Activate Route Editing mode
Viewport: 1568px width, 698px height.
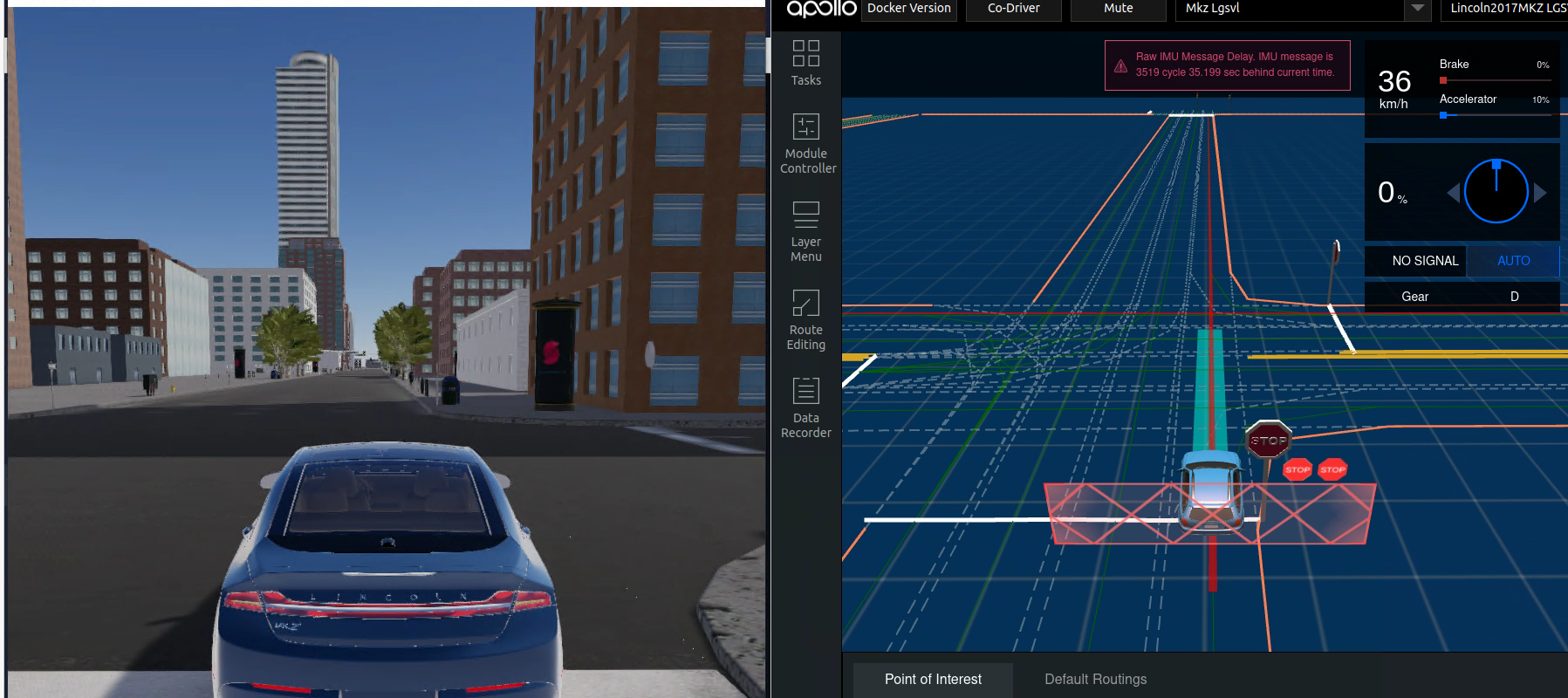[x=805, y=320]
